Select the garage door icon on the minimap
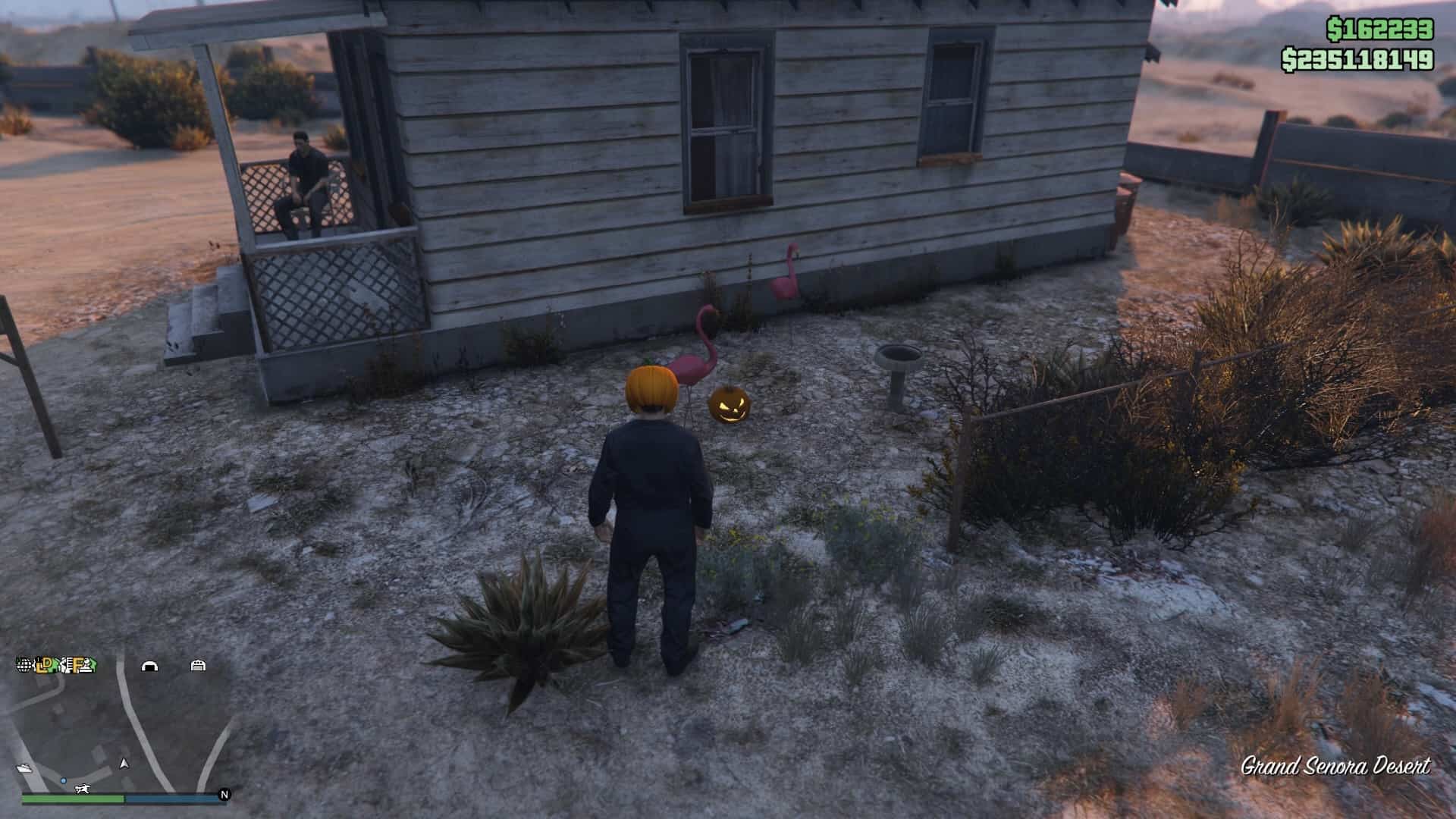The height and width of the screenshot is (819, 1456). 198,667
